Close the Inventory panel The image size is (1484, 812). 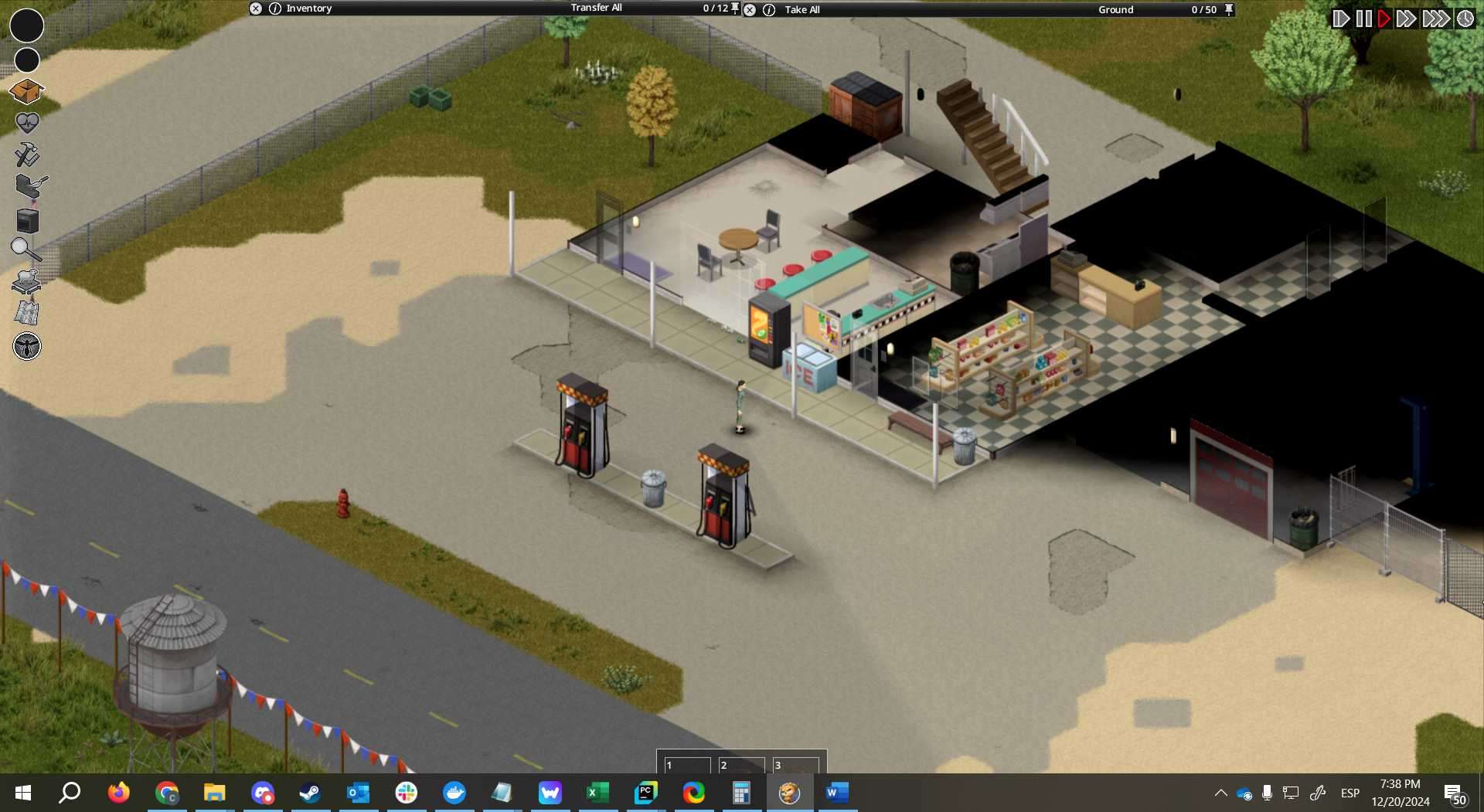tap(256, 8)
